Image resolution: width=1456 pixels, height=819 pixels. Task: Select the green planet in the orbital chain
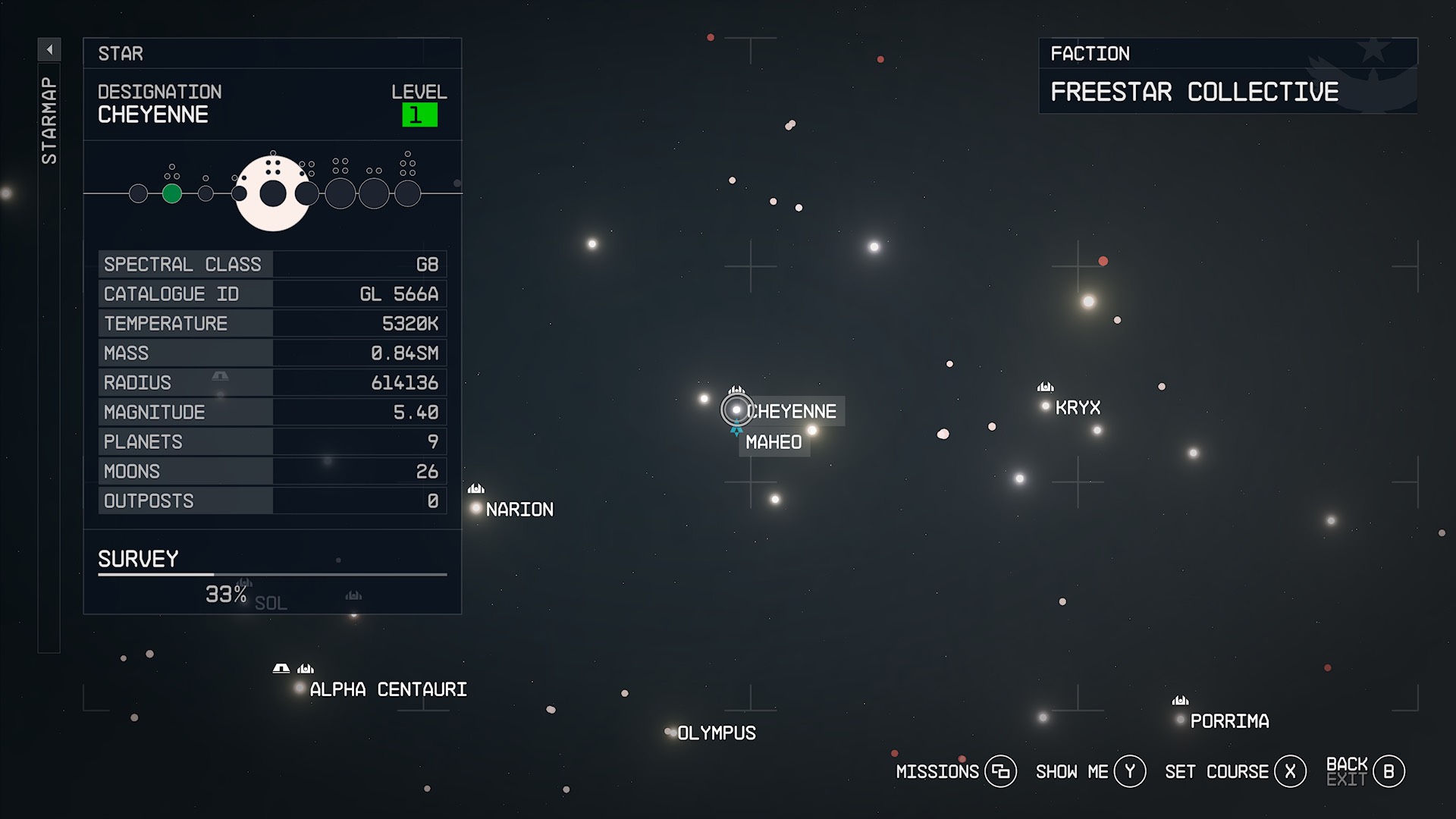pos(171,193)
